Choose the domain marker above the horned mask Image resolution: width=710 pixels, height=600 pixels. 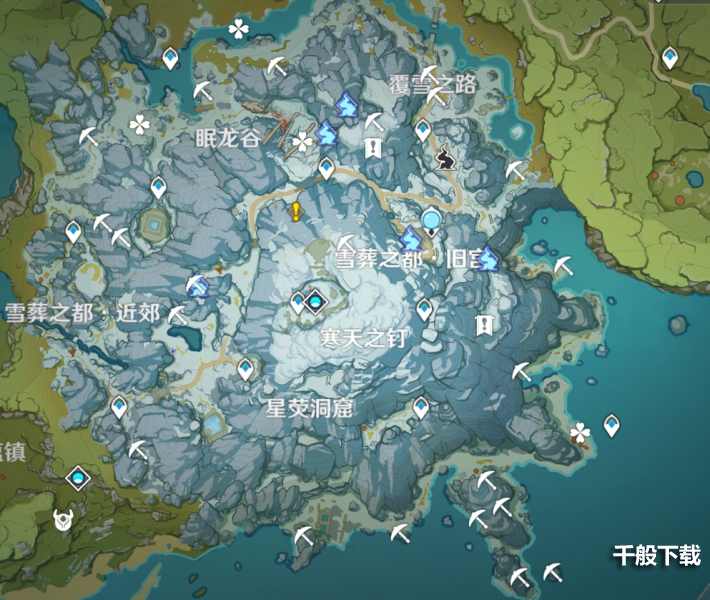tap(78, 480)
